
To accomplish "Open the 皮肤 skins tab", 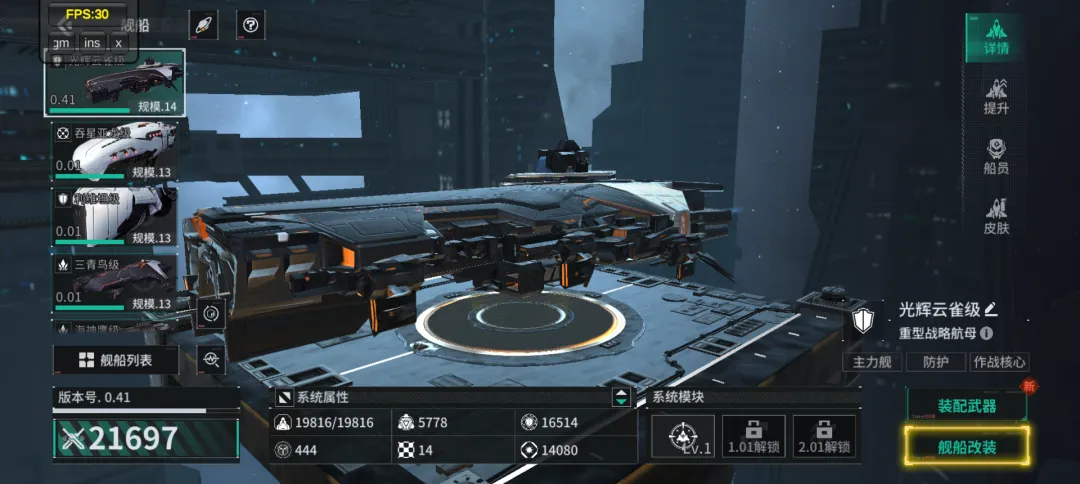I will 995,217.
